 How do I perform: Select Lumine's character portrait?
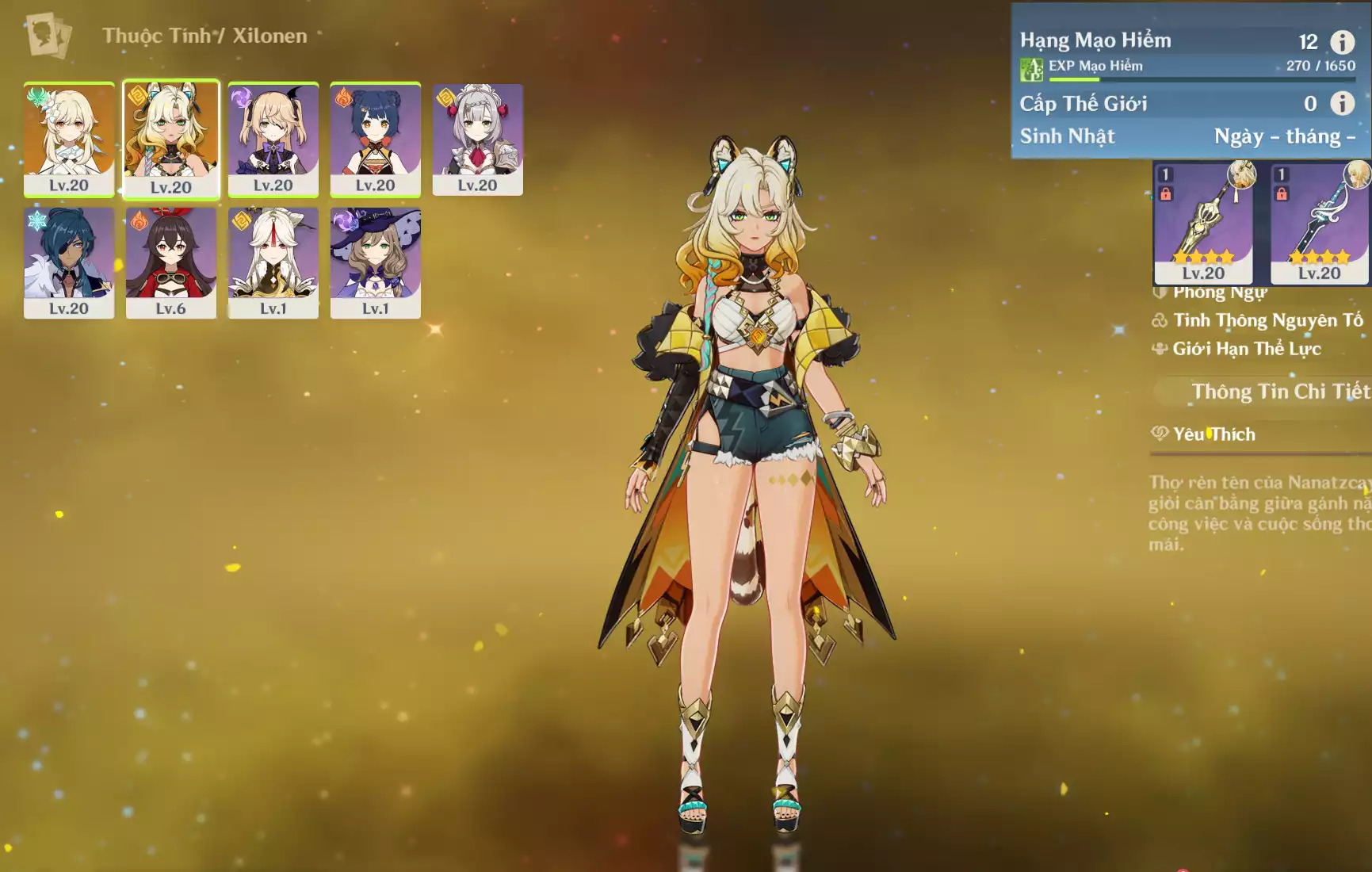click(69, 139)
